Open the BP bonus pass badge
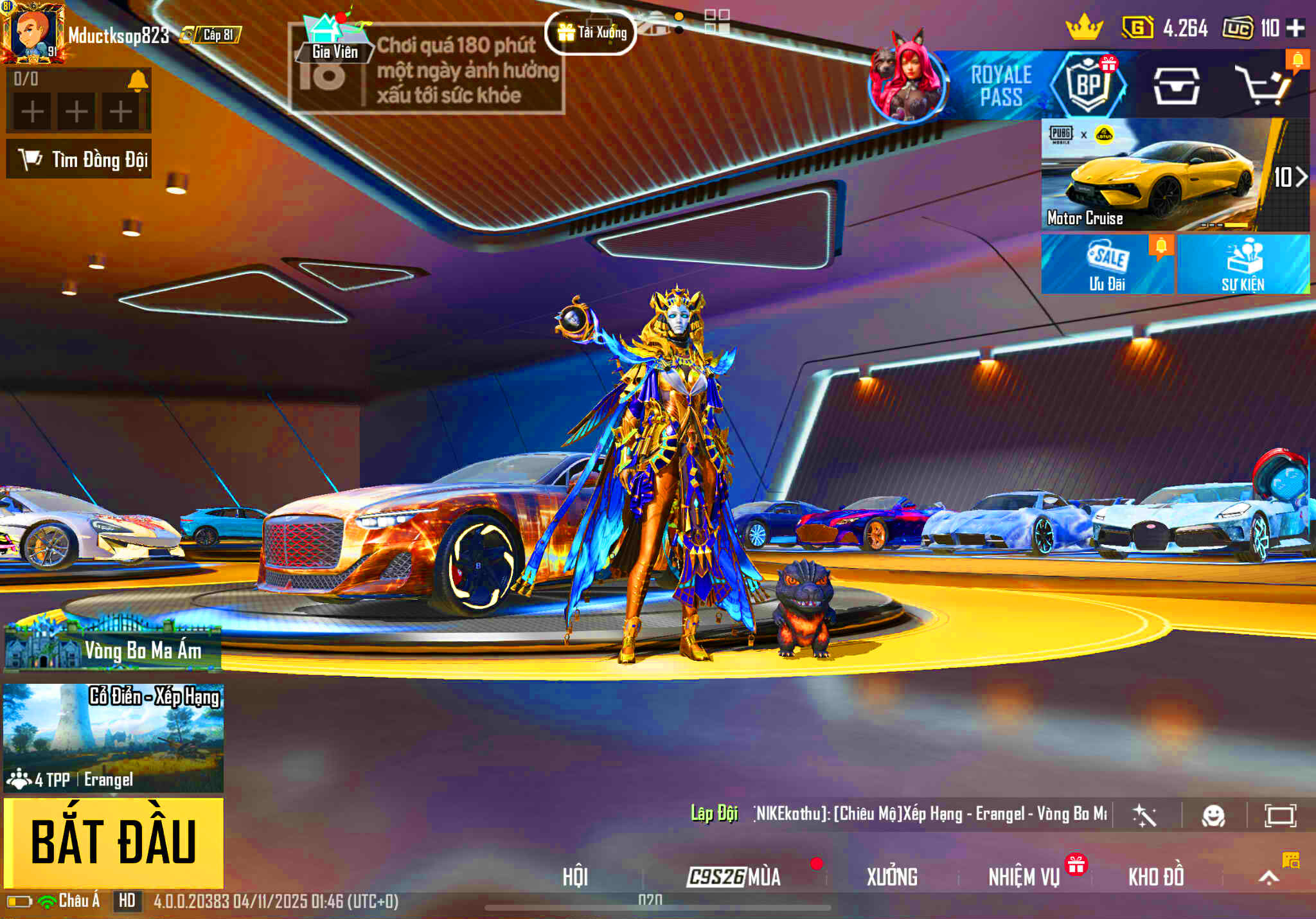1316x919 pixels. click(x=1089, y=84)
